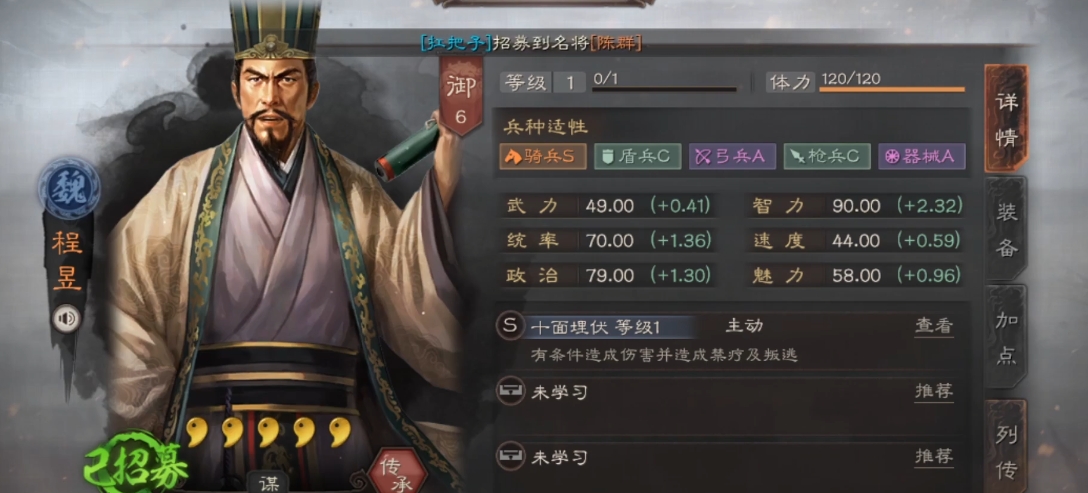Open the 装备 equipment tab
Viewport: 1088px width, 493px height.
pos(1005,228)
